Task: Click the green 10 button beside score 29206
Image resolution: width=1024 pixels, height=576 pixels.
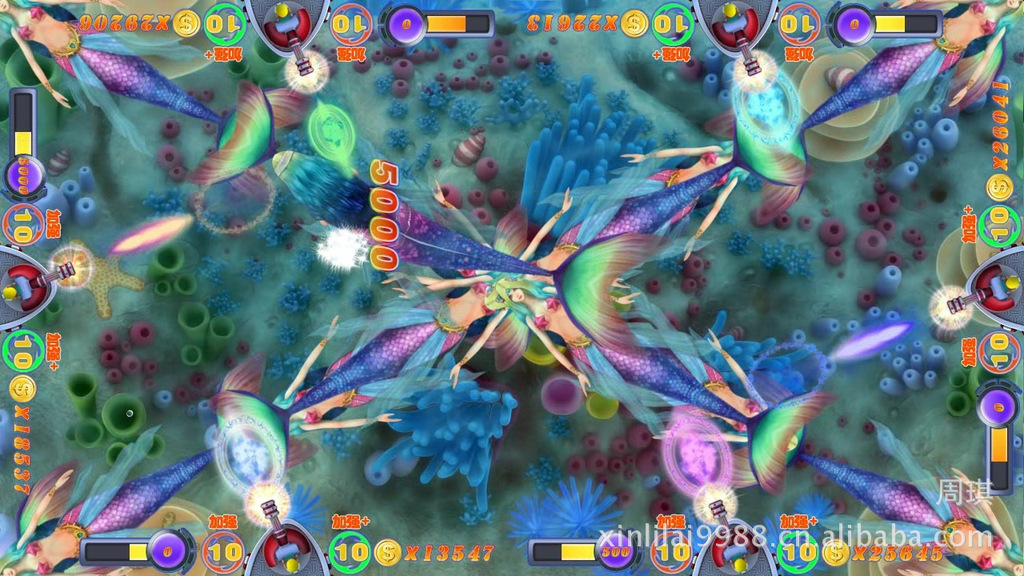Action: 225,22
